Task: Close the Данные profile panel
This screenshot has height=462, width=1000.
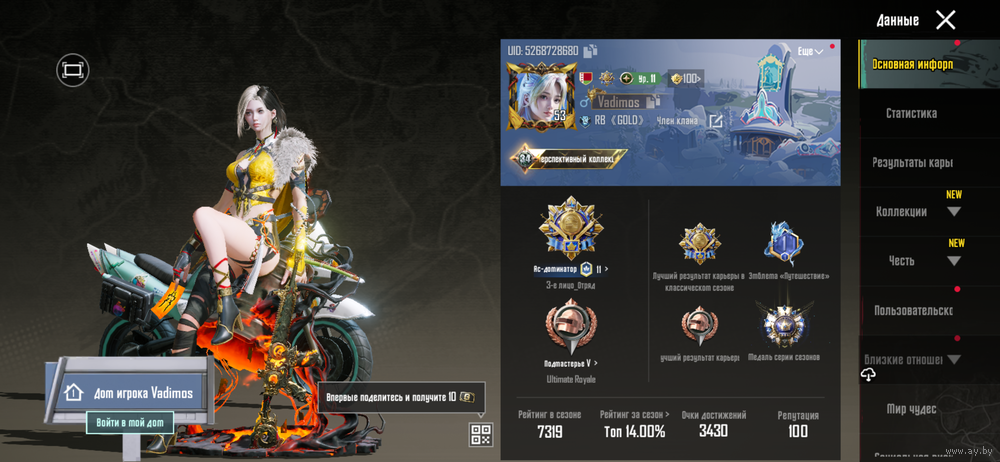Action: (945, 20)
